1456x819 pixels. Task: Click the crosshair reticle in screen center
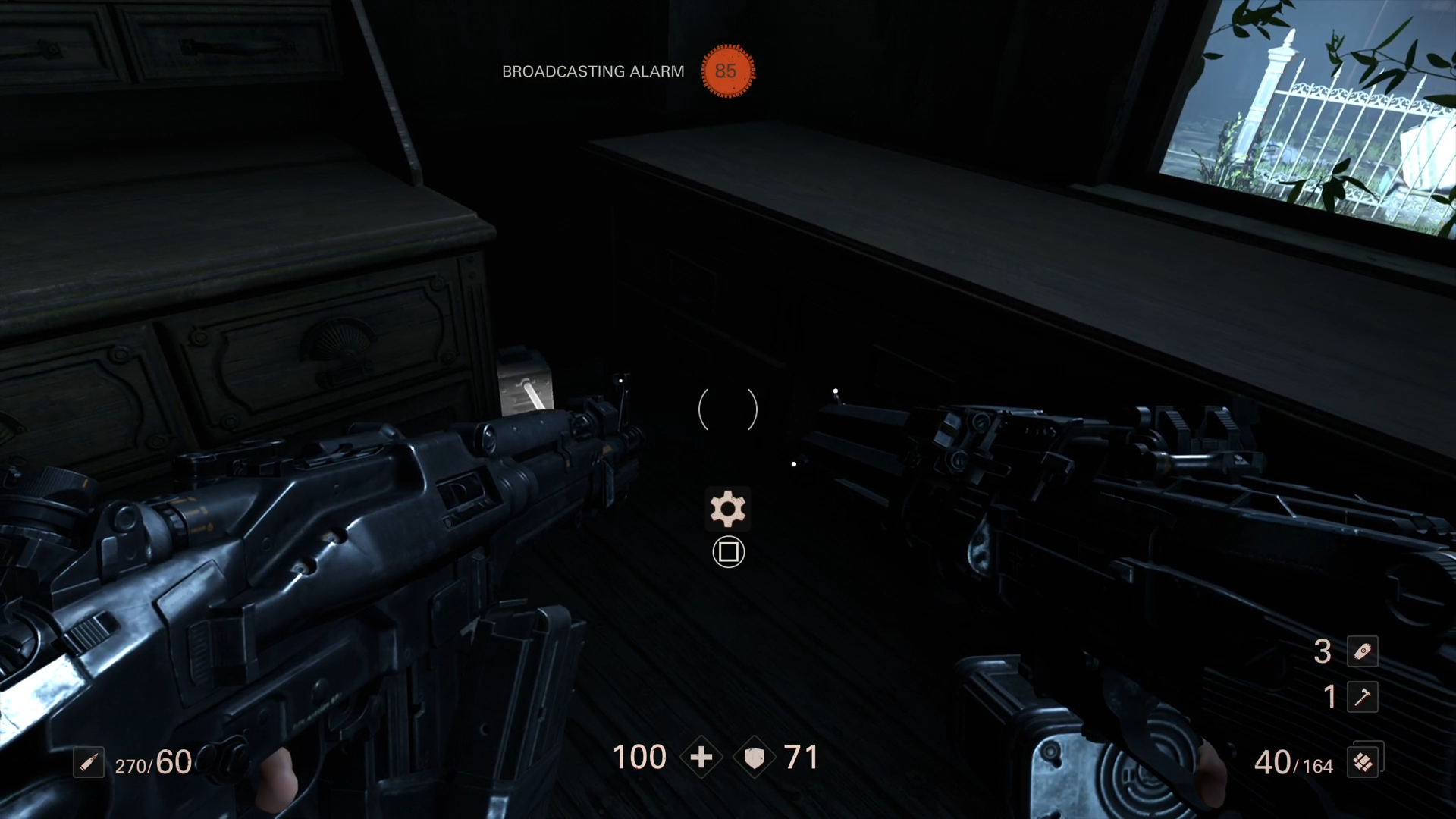point(727,409)
